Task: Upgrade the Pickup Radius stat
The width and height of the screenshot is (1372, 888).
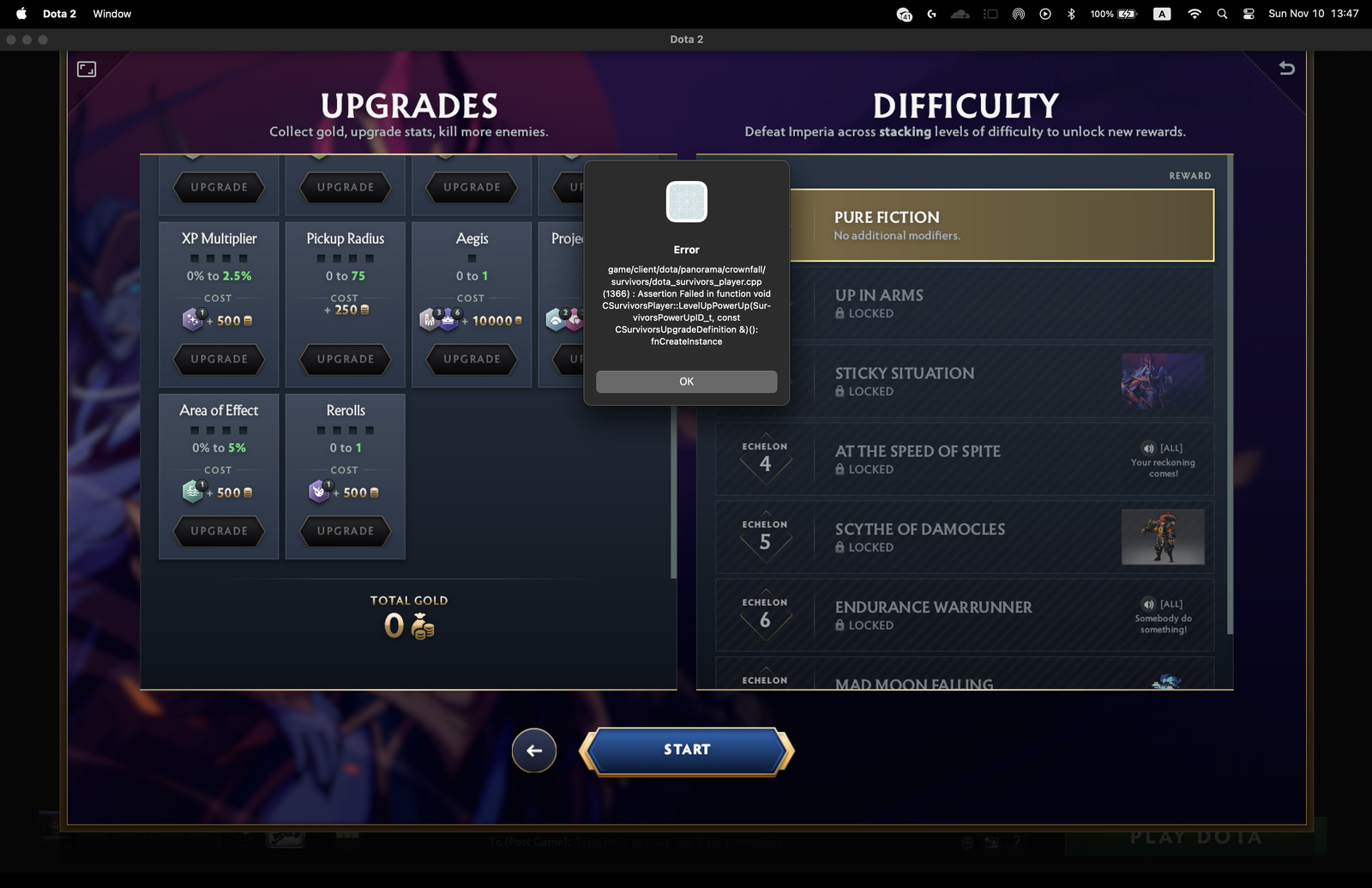Action: coord(346,359)
